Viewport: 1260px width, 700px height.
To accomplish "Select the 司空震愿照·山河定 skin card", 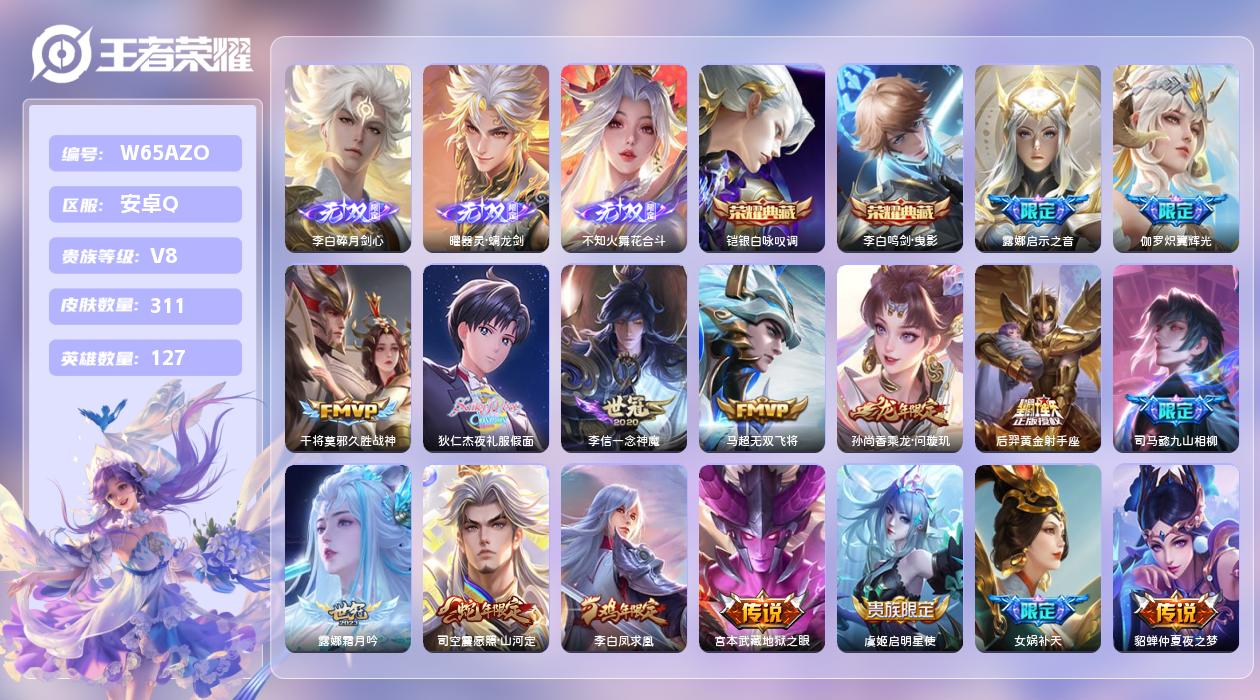I will tap(485, 558).
